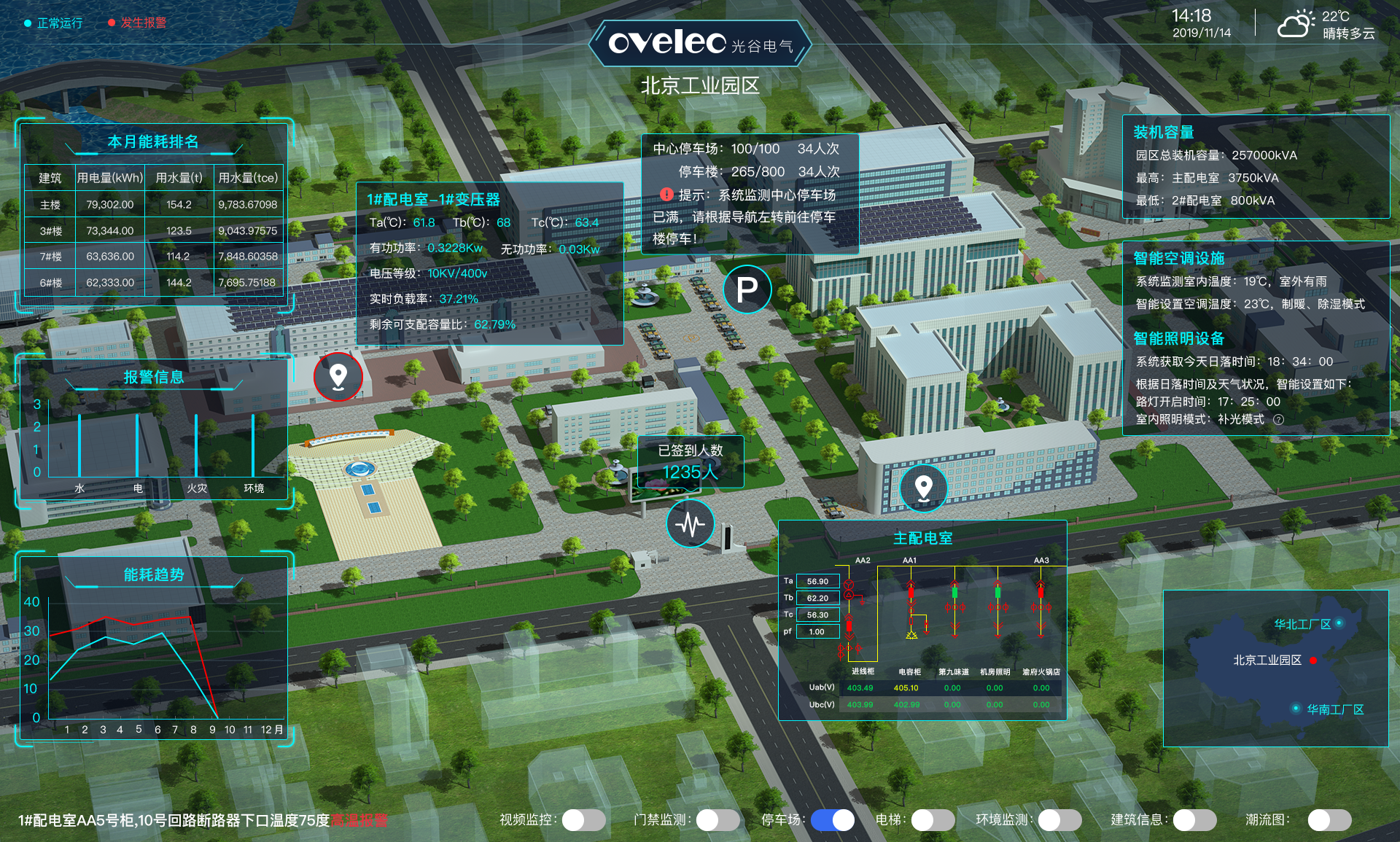The height and width of the screenshot is (842, 1400).
Task: Toggle the 电梯 elevator switch
Action: tap(933, 820)
